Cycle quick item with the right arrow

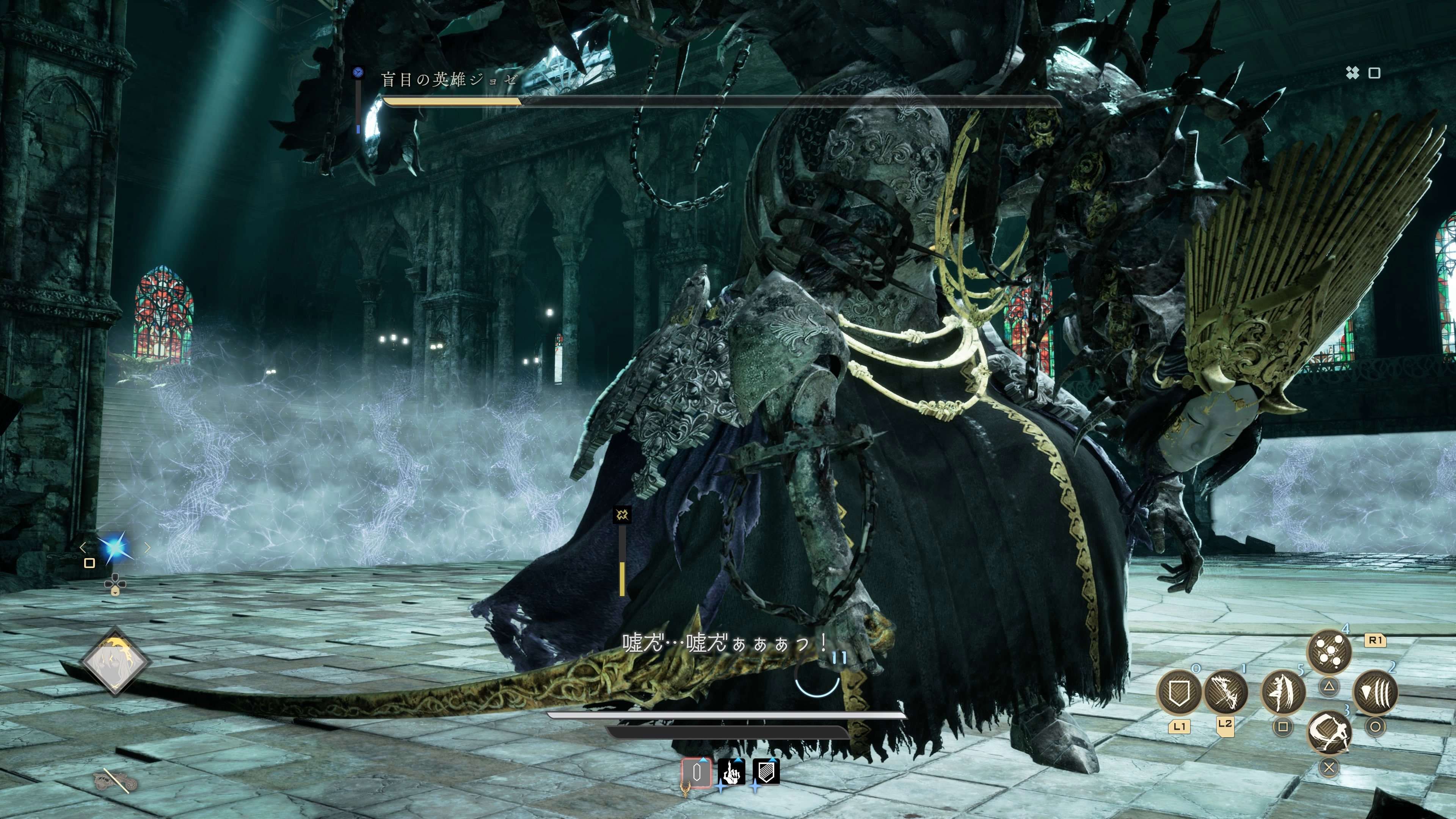[147, 547]
